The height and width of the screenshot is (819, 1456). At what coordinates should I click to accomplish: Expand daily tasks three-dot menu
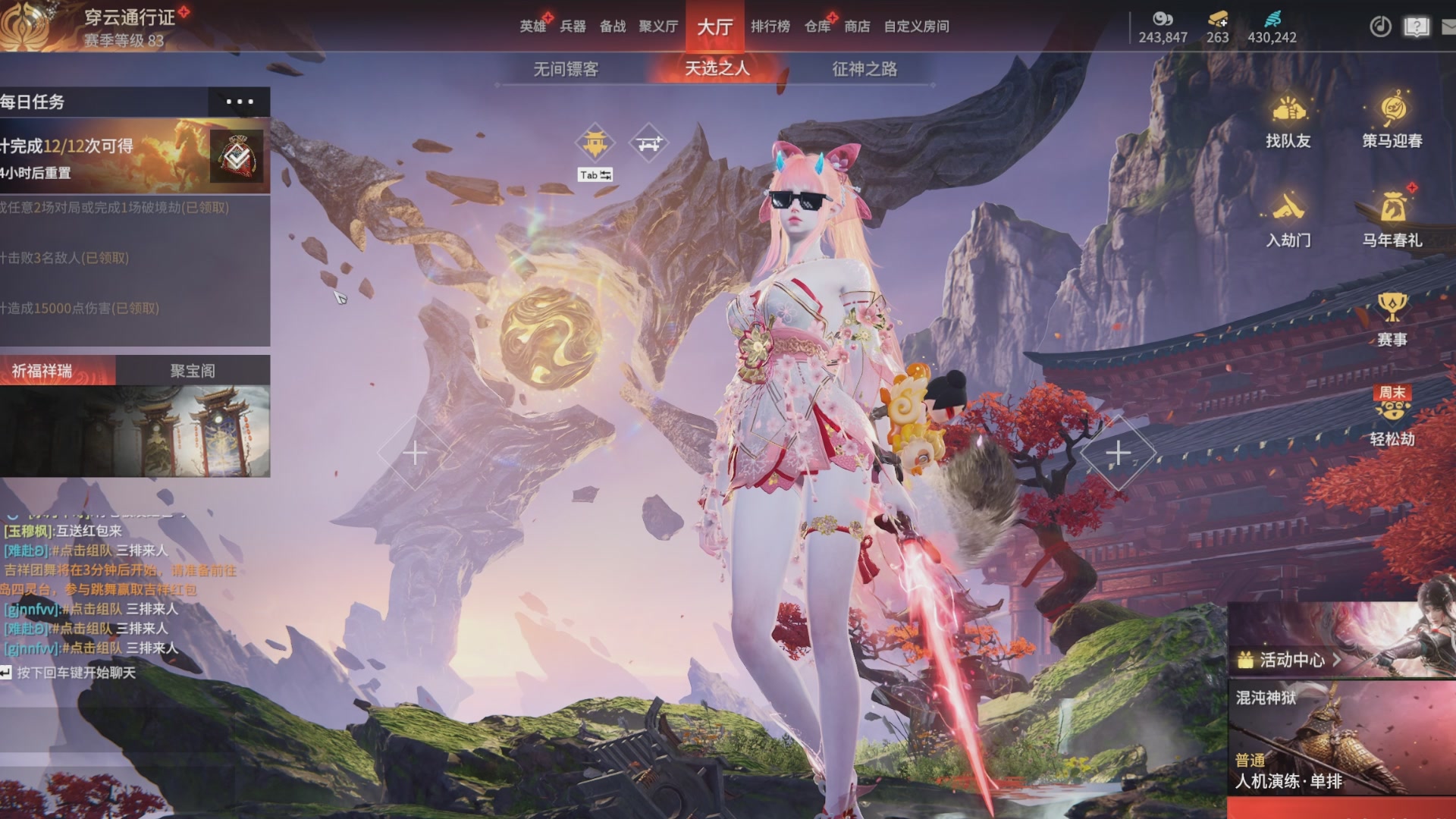pyautogui.click(x=240, y=102)
